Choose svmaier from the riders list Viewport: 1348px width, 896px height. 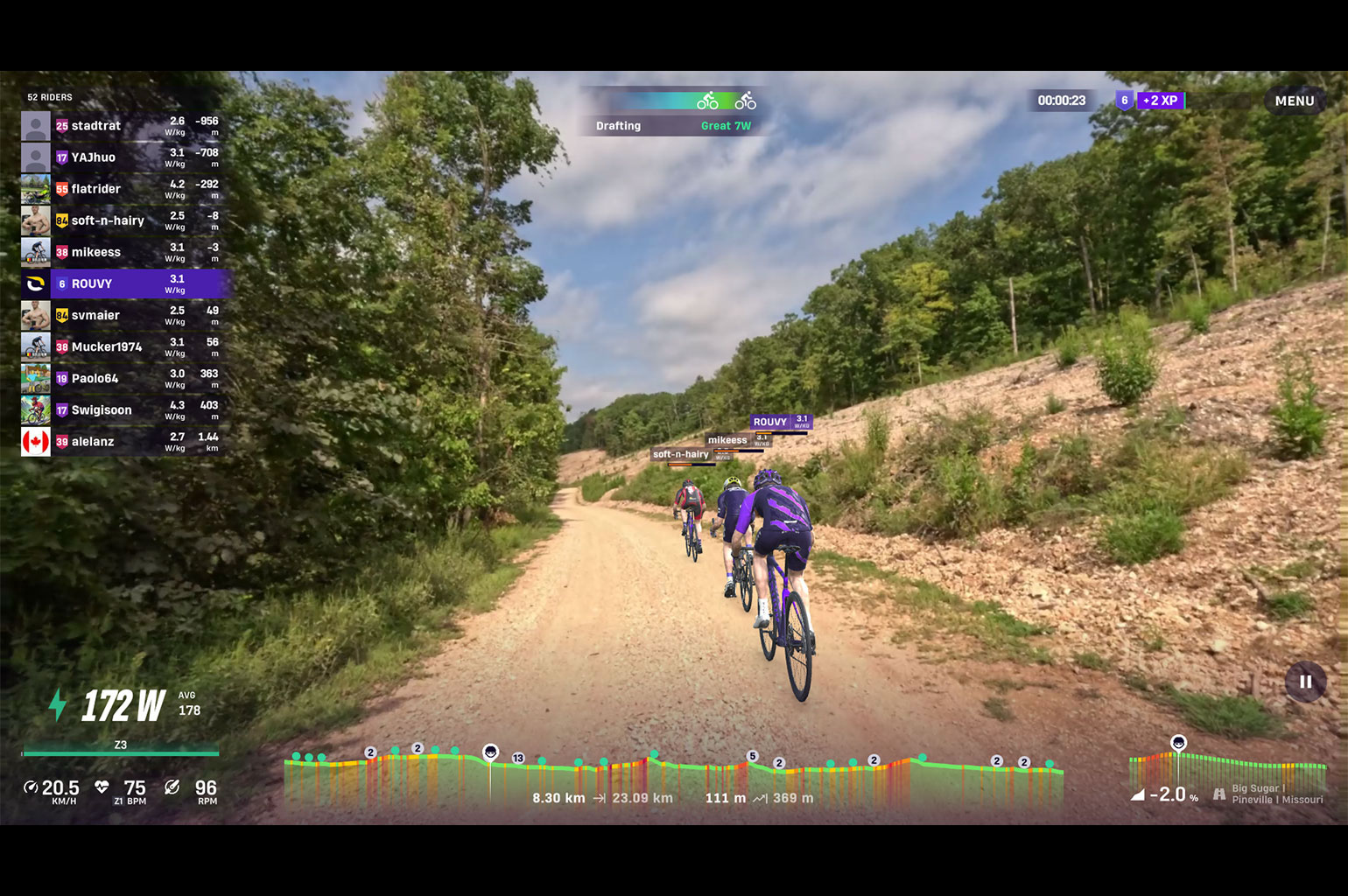point(121,315)
